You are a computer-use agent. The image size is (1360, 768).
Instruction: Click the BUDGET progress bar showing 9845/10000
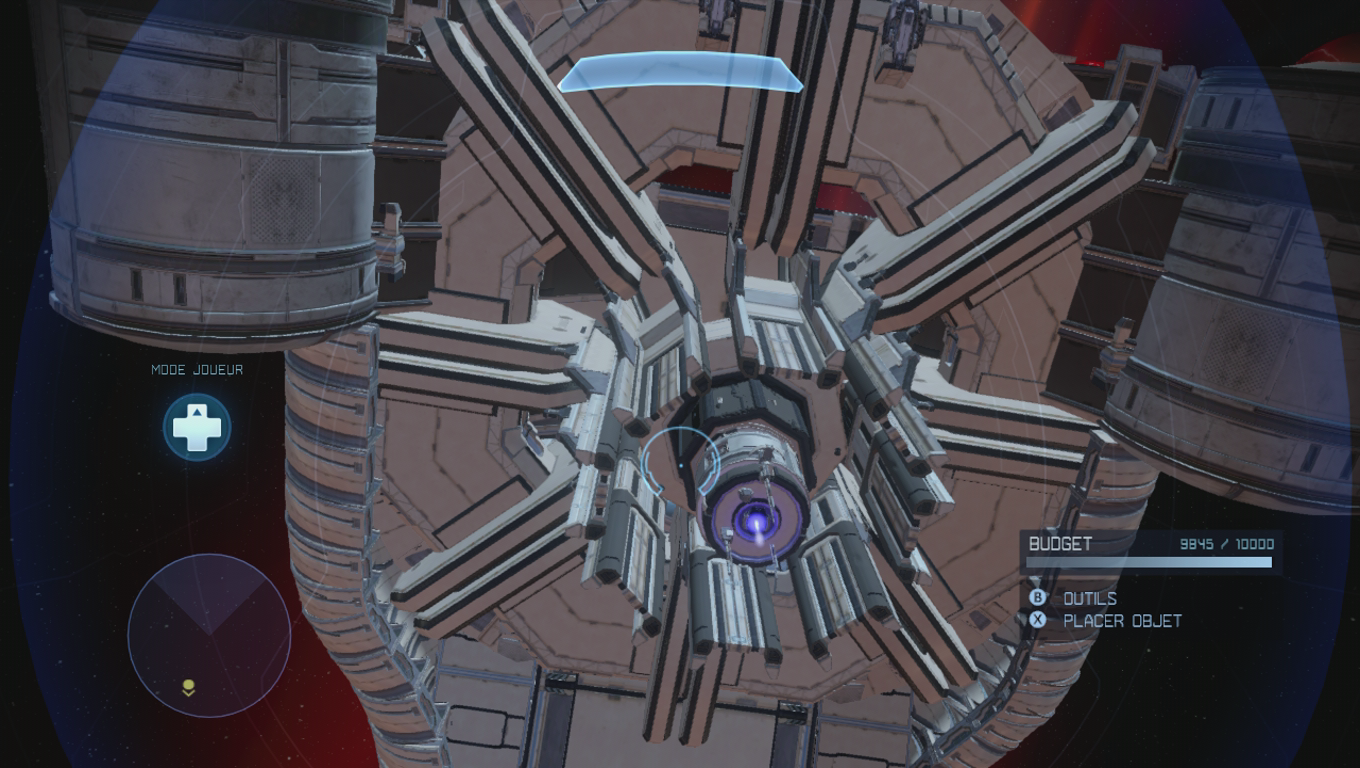pos(1150,560)
